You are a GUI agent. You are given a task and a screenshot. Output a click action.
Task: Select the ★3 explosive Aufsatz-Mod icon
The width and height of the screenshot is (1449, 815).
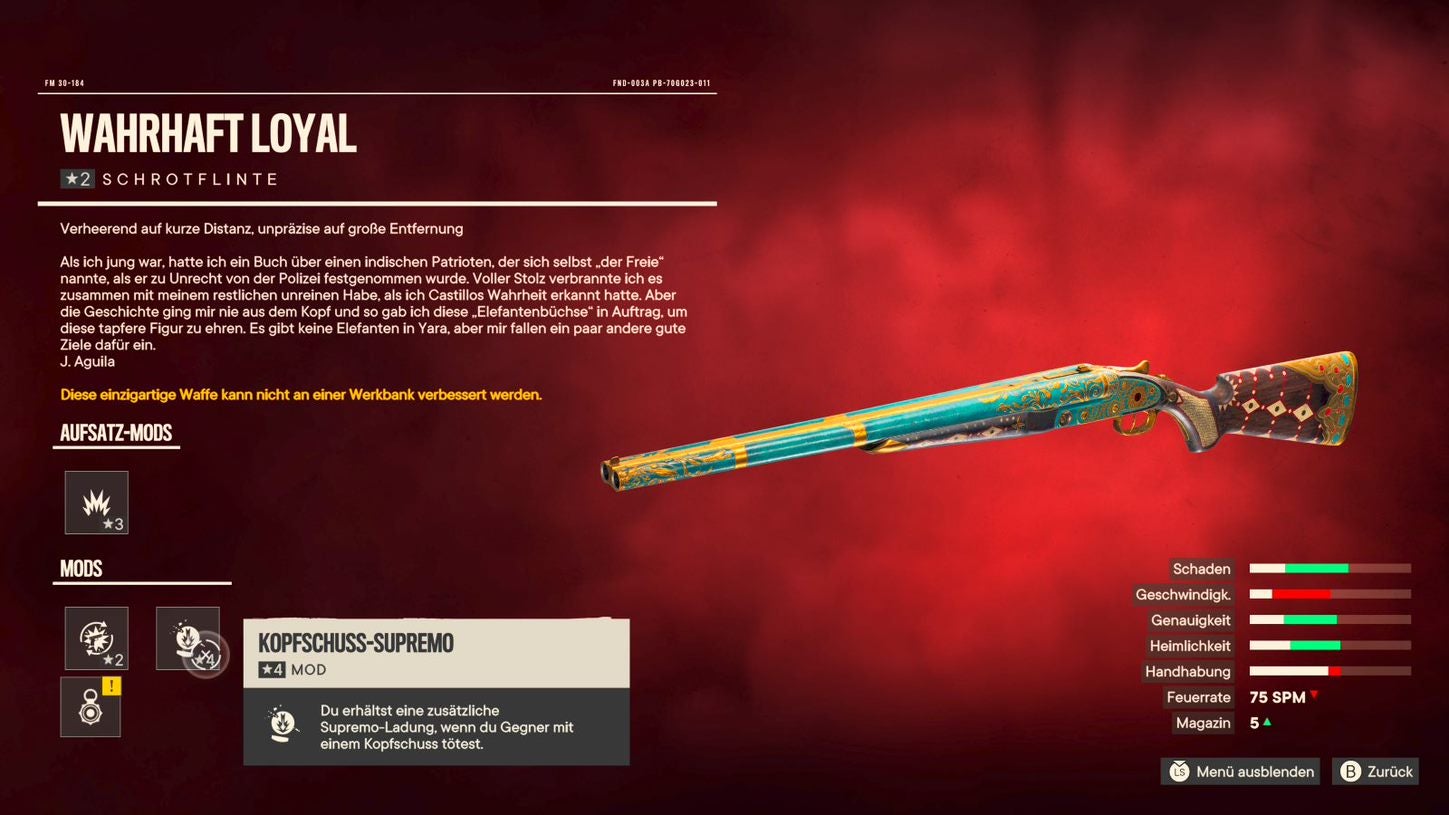[96, 502]
